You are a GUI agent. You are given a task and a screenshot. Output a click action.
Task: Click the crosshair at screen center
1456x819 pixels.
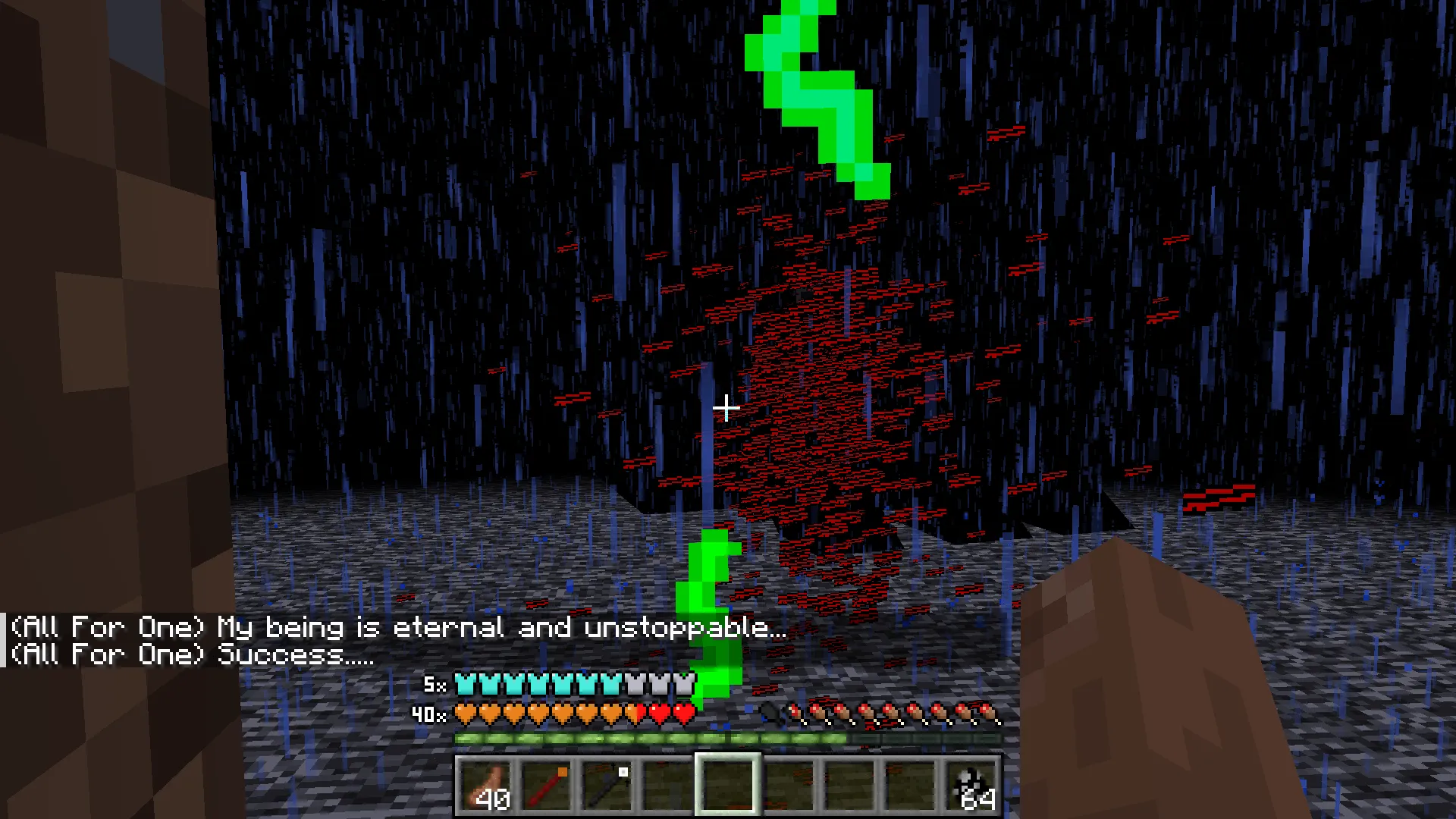coord(726,408)
